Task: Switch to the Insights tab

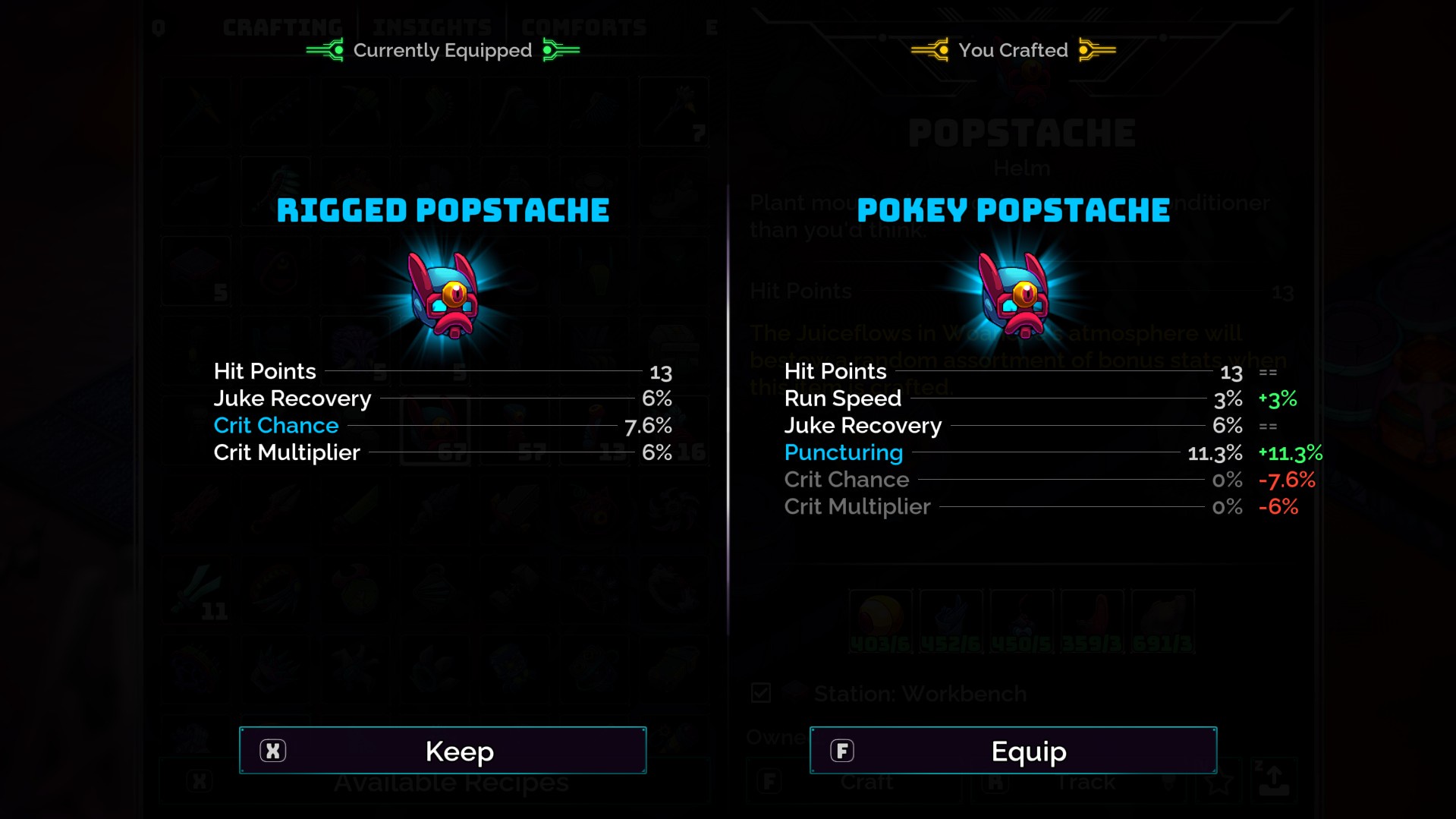Action: coord(430,25)
